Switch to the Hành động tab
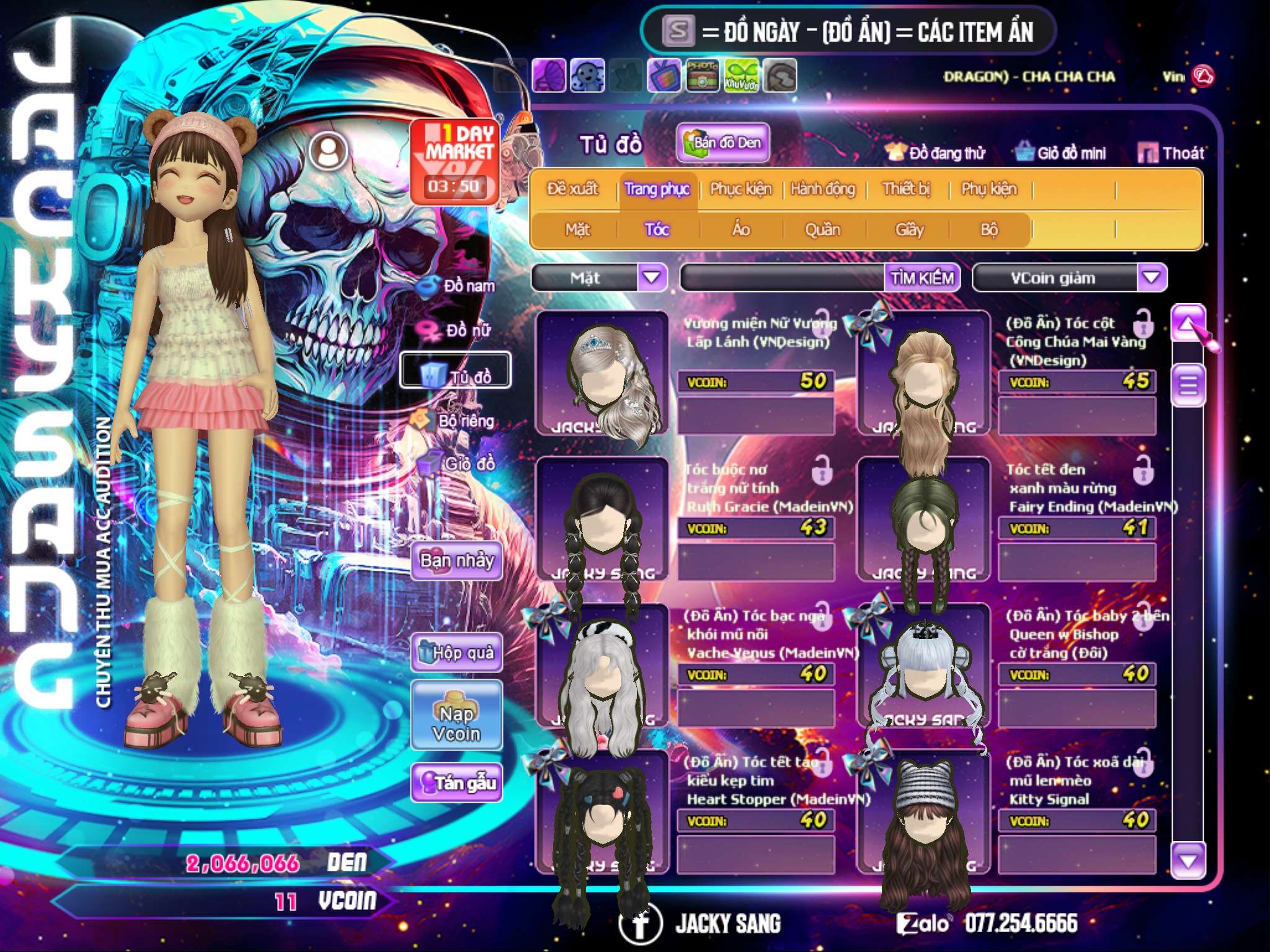Viewport: 1270px width, 952px height. [x=823, y=189]
